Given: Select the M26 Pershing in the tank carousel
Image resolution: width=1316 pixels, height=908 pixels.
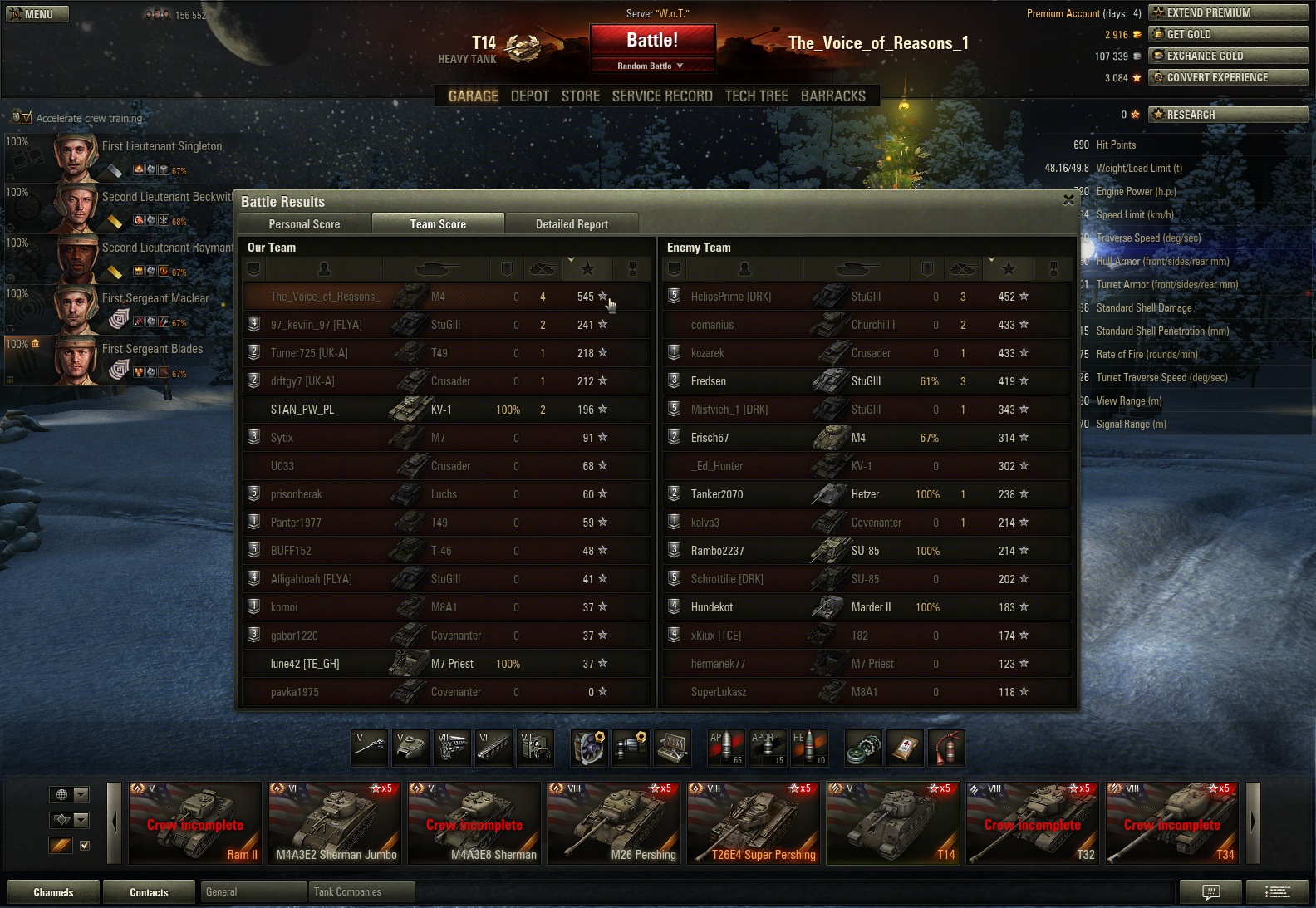Looking at the screenshot, I should 615,823.
